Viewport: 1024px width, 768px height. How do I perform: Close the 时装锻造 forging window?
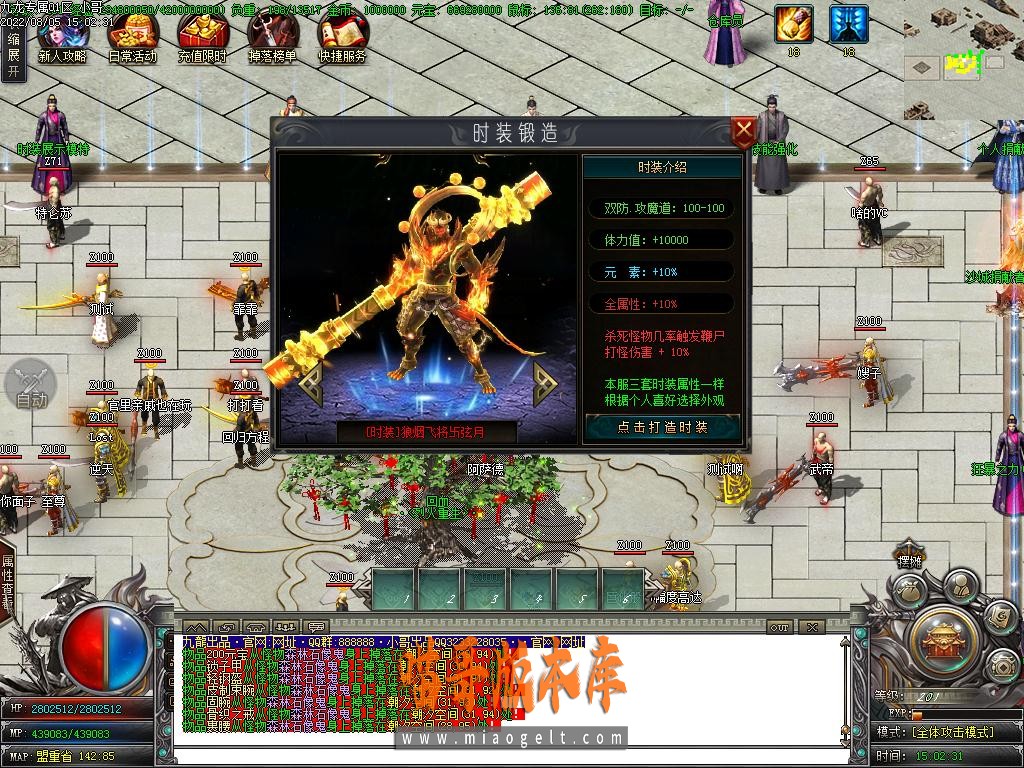[x=743, y=132]
